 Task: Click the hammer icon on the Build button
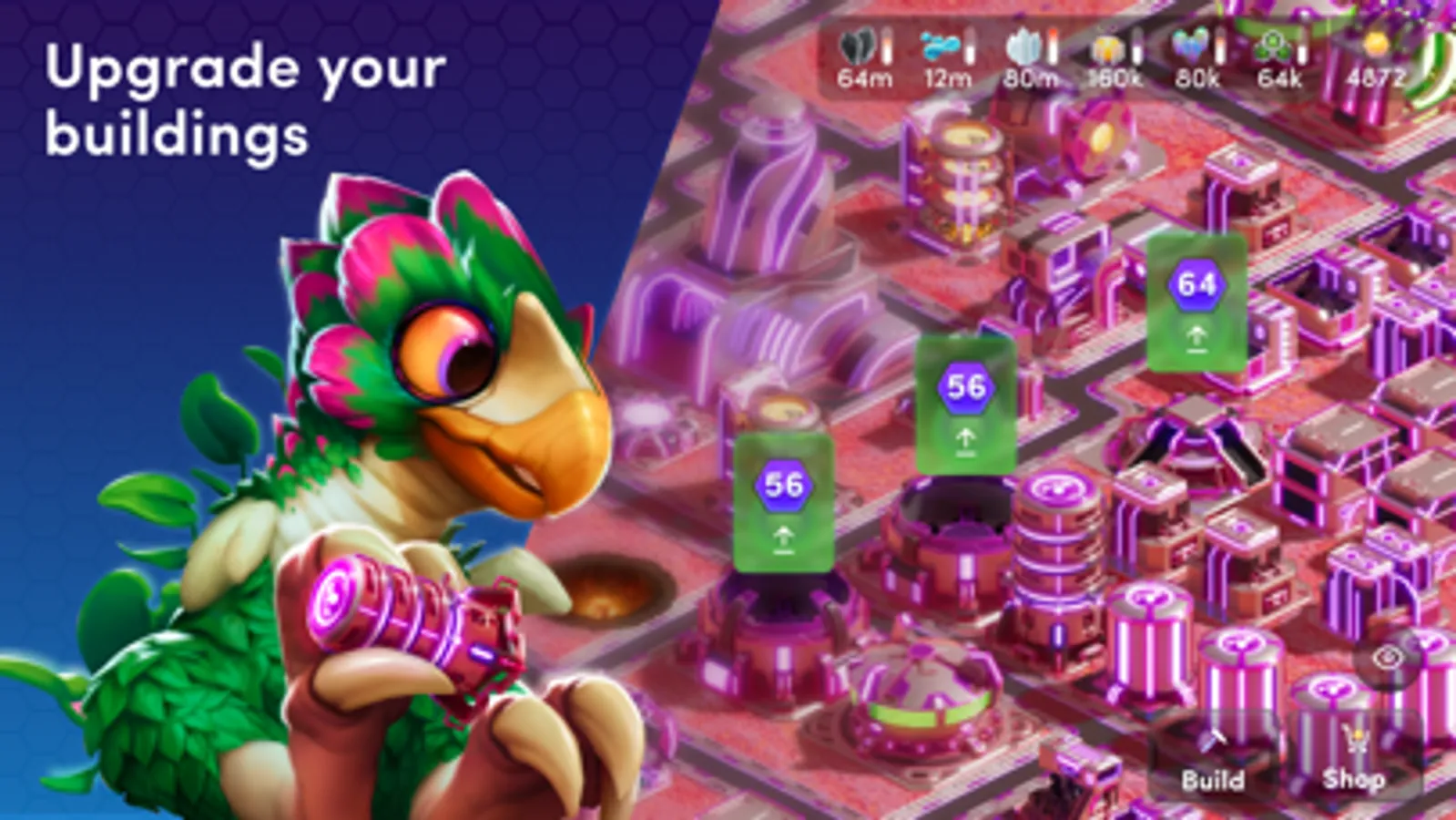[x=1214, y=740]
